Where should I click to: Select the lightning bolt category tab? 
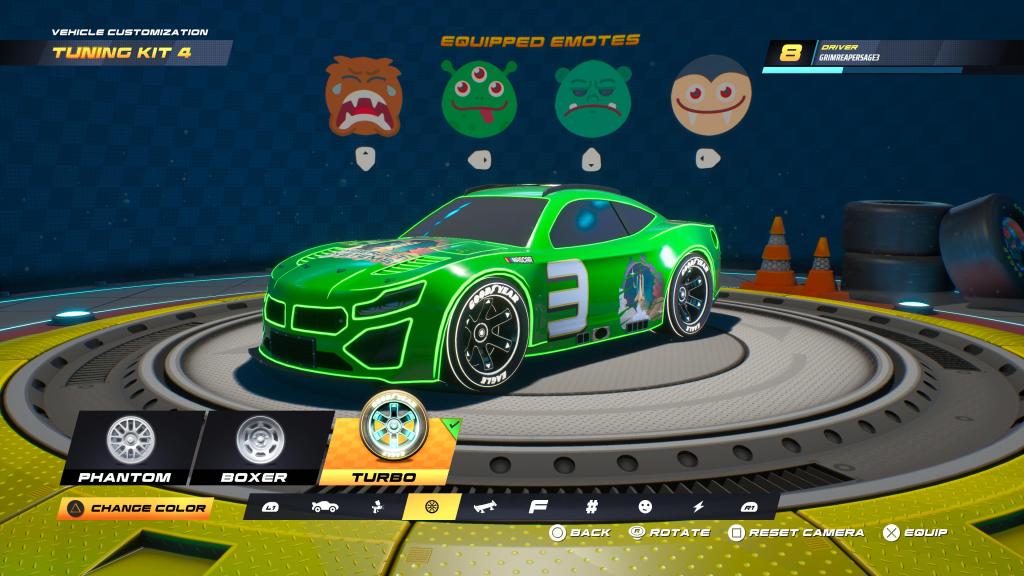click(x=698, y=508)
